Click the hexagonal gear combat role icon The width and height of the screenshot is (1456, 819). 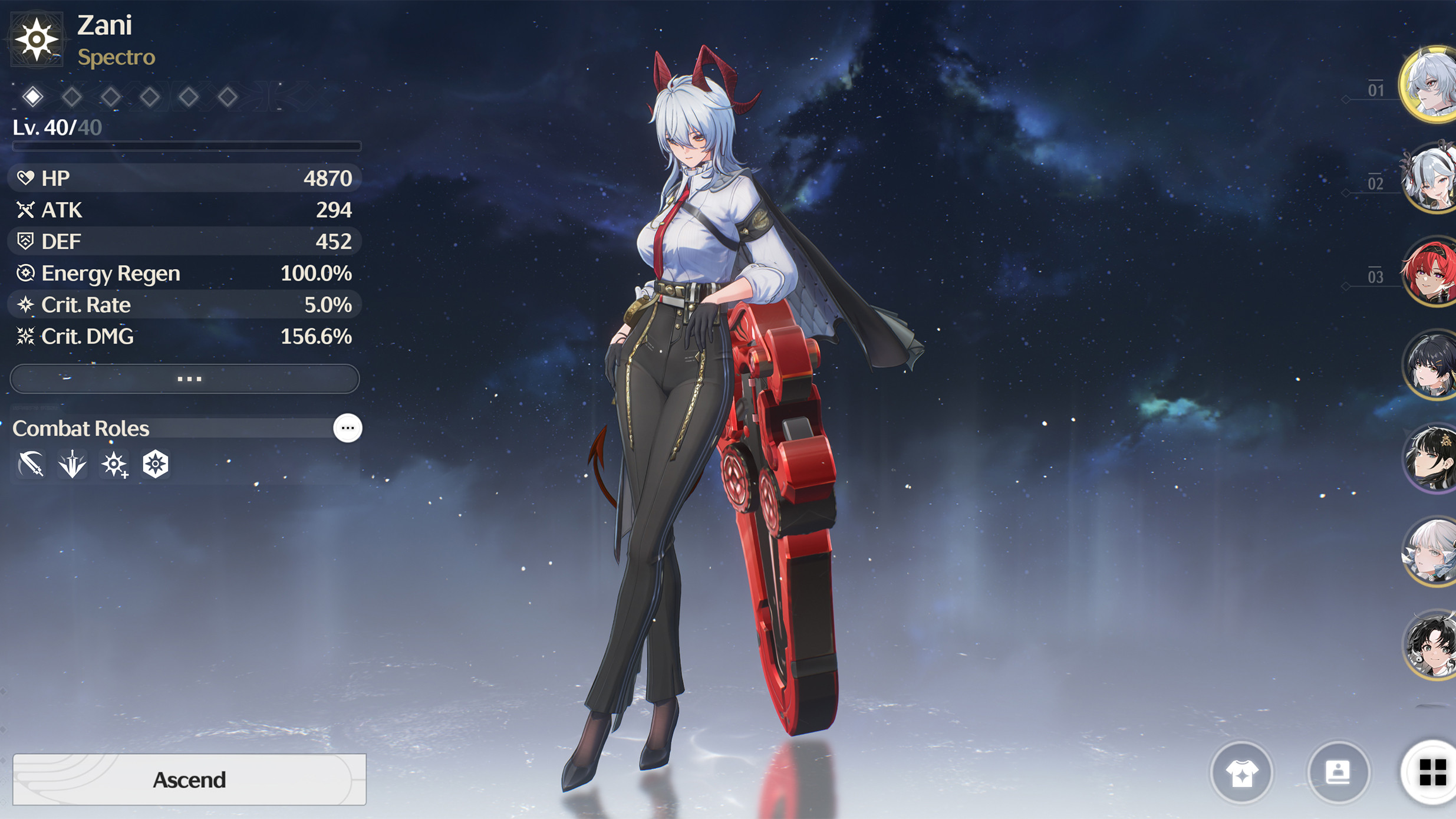(154, 463)
